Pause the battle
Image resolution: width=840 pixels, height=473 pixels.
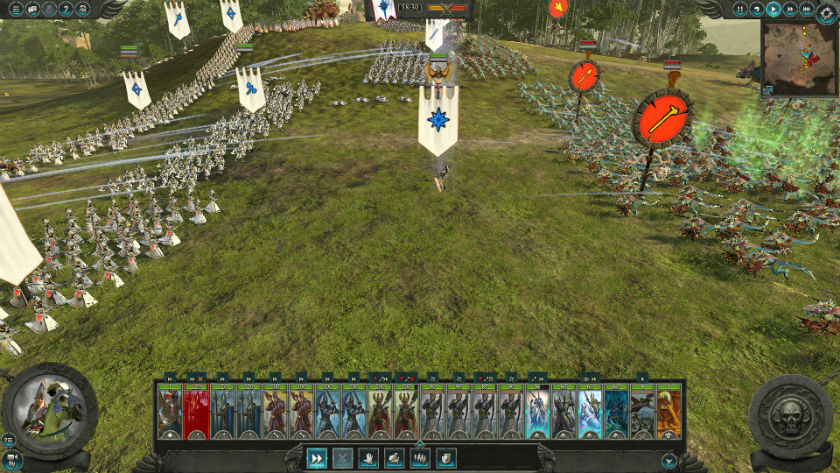(x=741, y=9)
